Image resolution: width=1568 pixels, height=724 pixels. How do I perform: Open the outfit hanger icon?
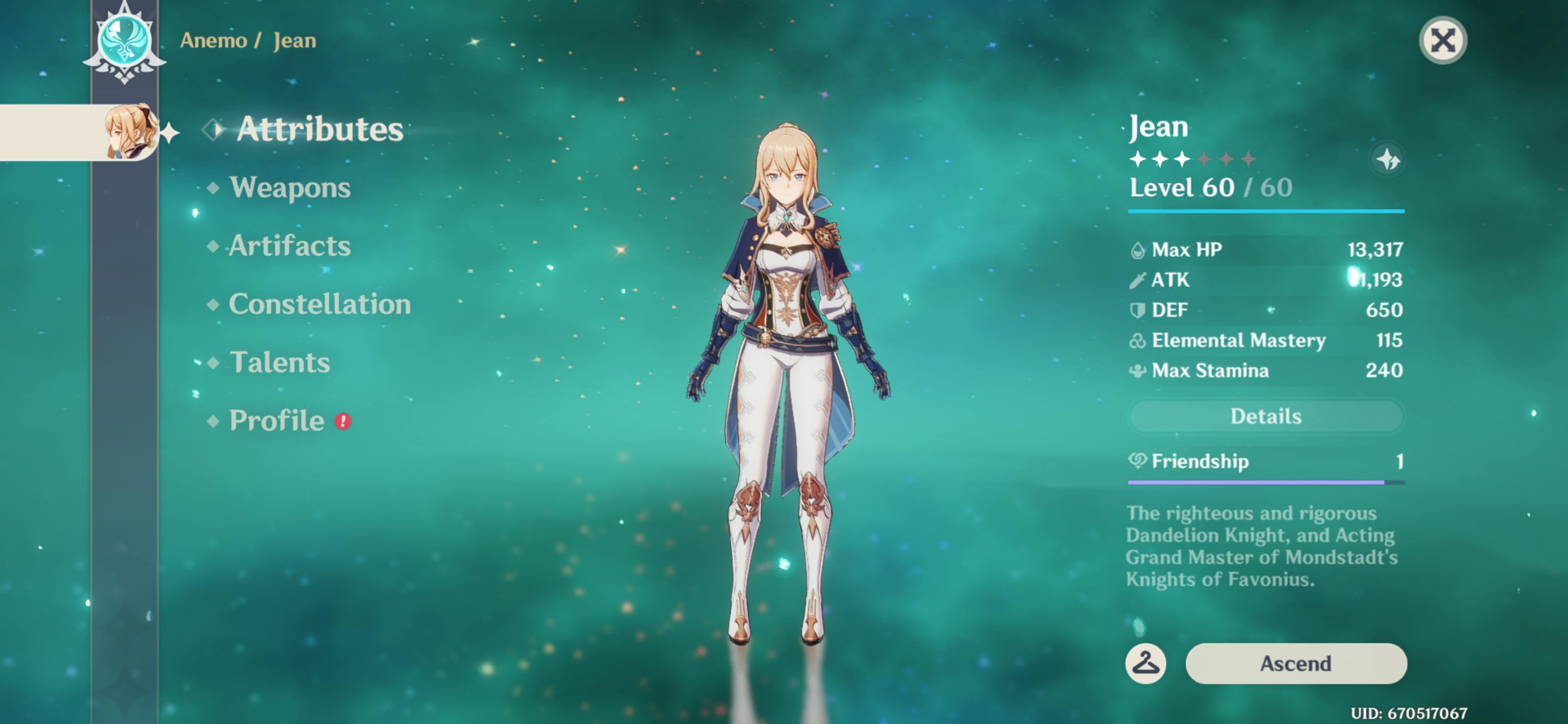tap(1145, 663)
